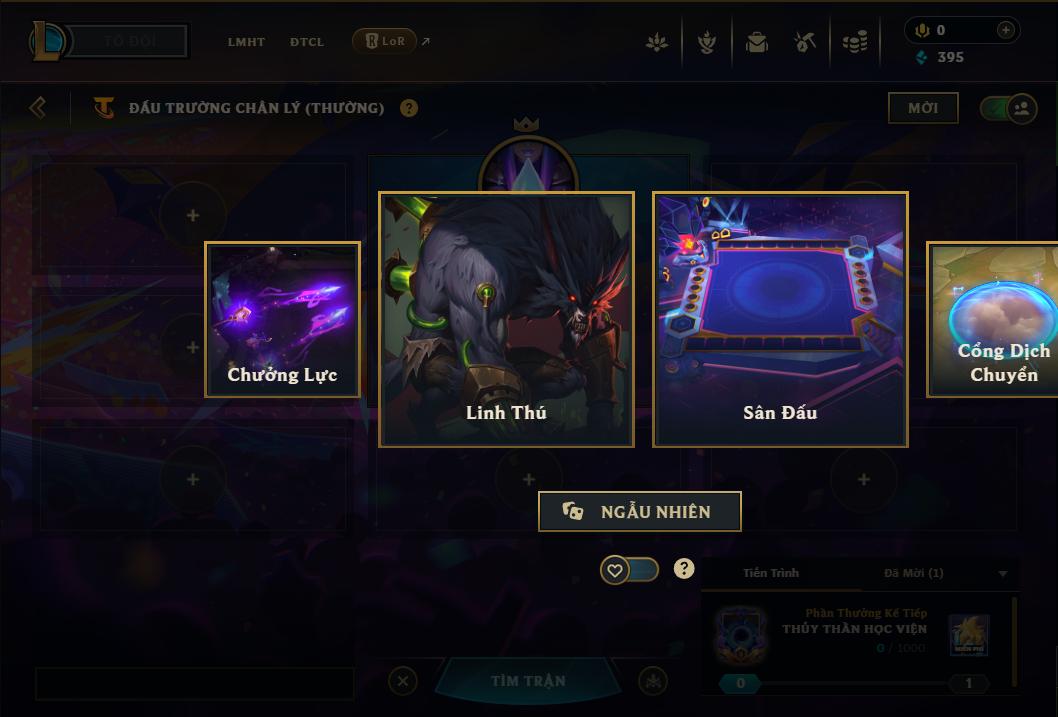
Task: Select the Linh Thú card
Action: click(506, 319)
